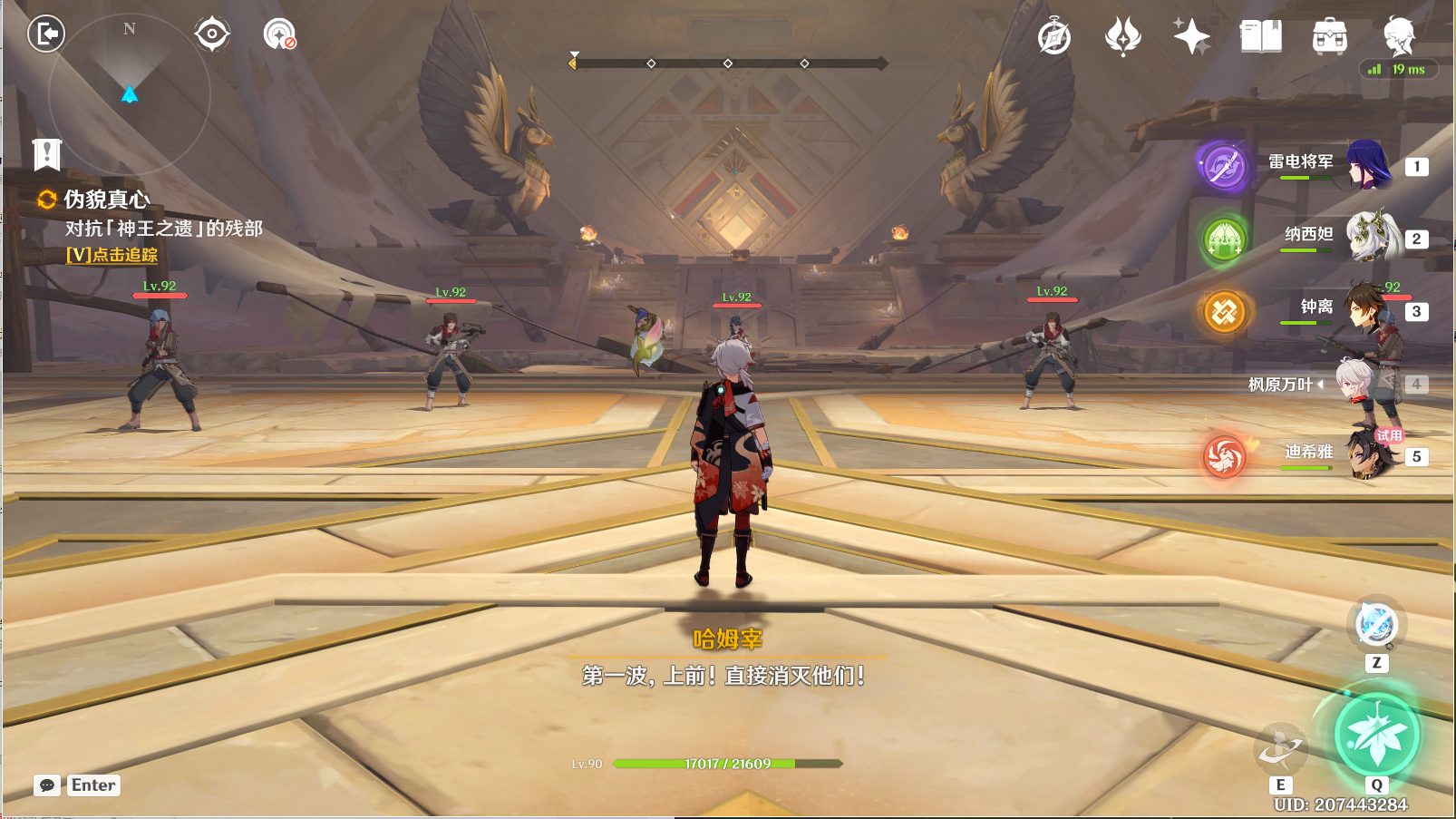Switch to party member 雷电将军
The width and height of the screenshot is (1456, 819).
[1367, 165]
